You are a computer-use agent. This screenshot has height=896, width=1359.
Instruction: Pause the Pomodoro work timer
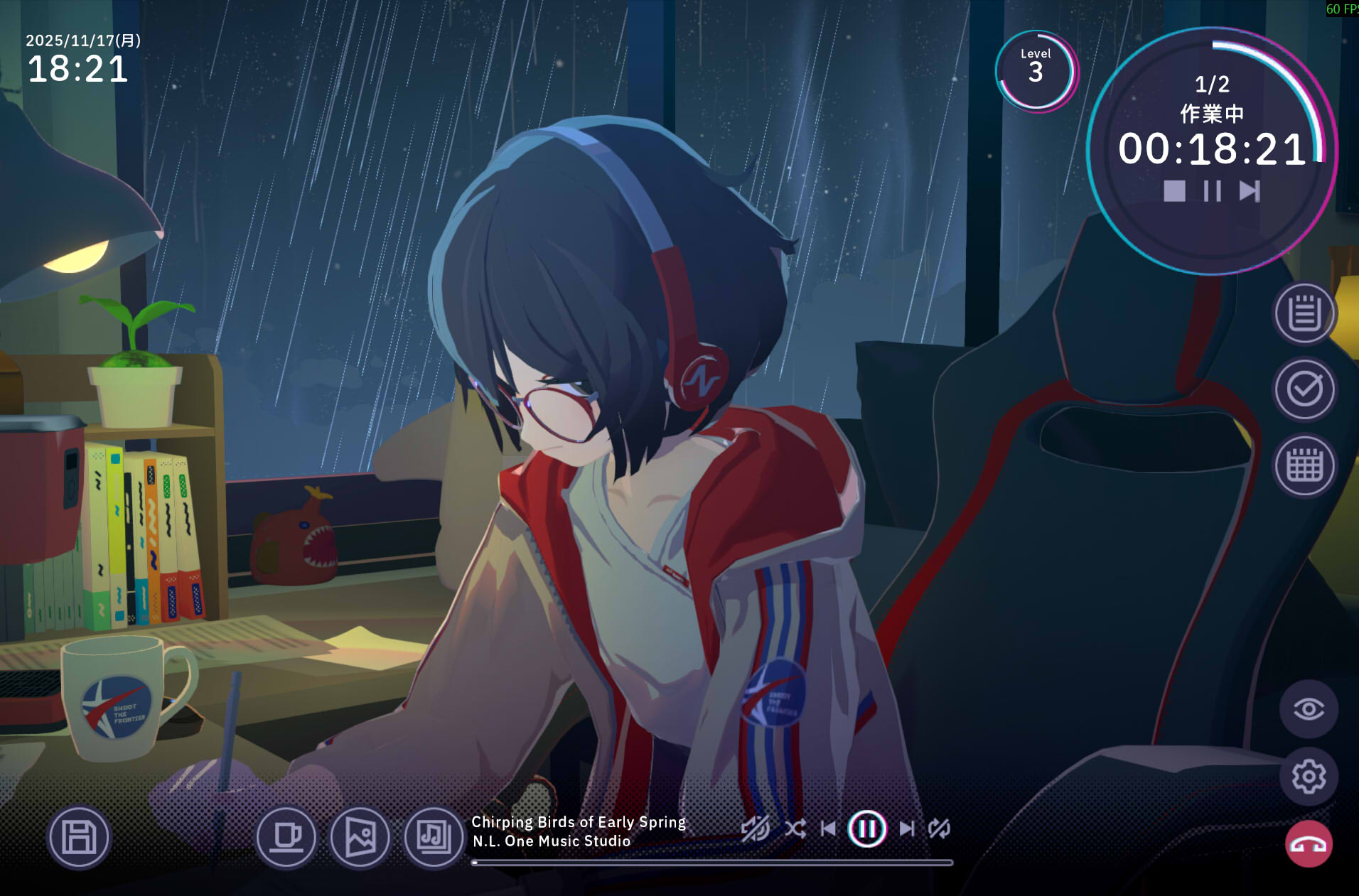1212,191
